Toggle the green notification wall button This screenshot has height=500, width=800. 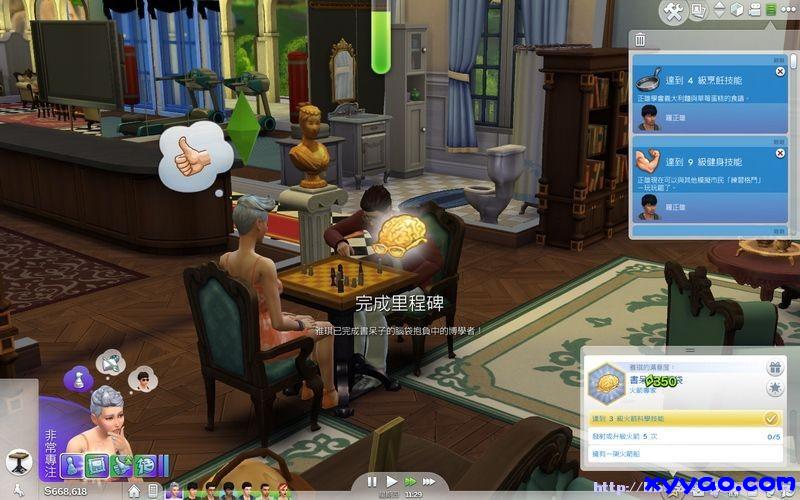(x=771, y=10)
